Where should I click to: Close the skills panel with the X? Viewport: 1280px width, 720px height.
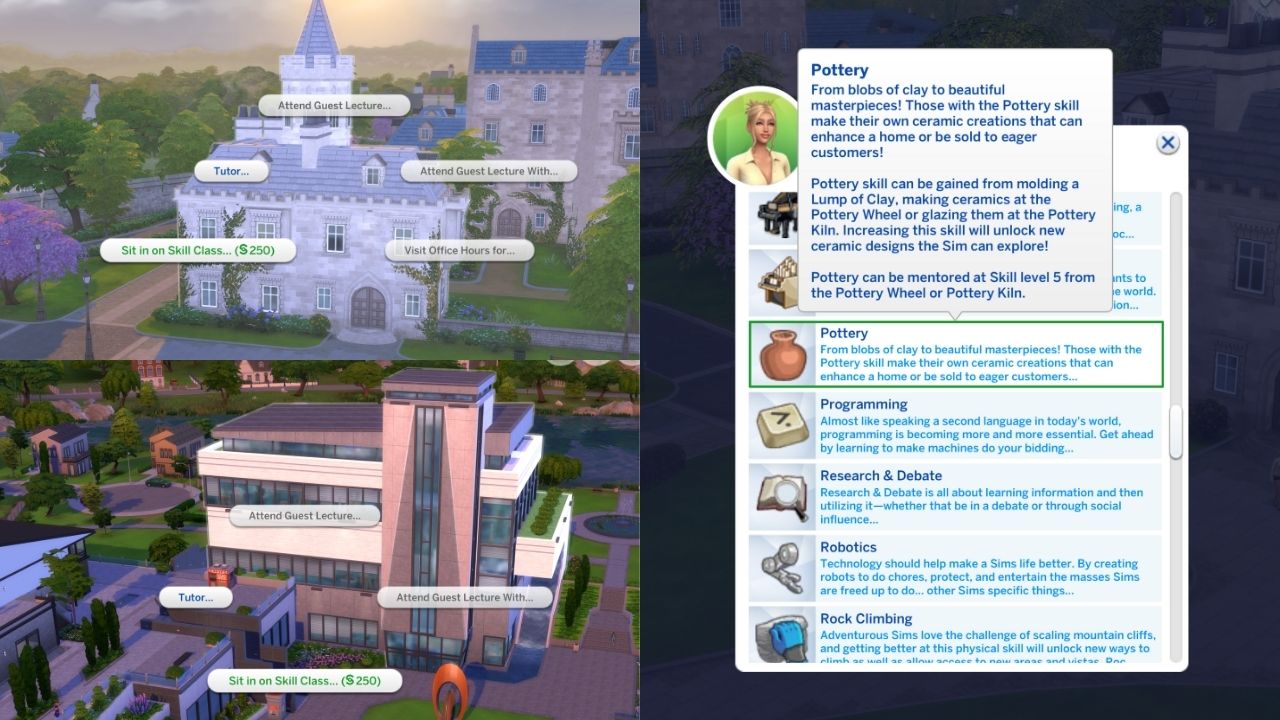click(x=1167, y=142)
